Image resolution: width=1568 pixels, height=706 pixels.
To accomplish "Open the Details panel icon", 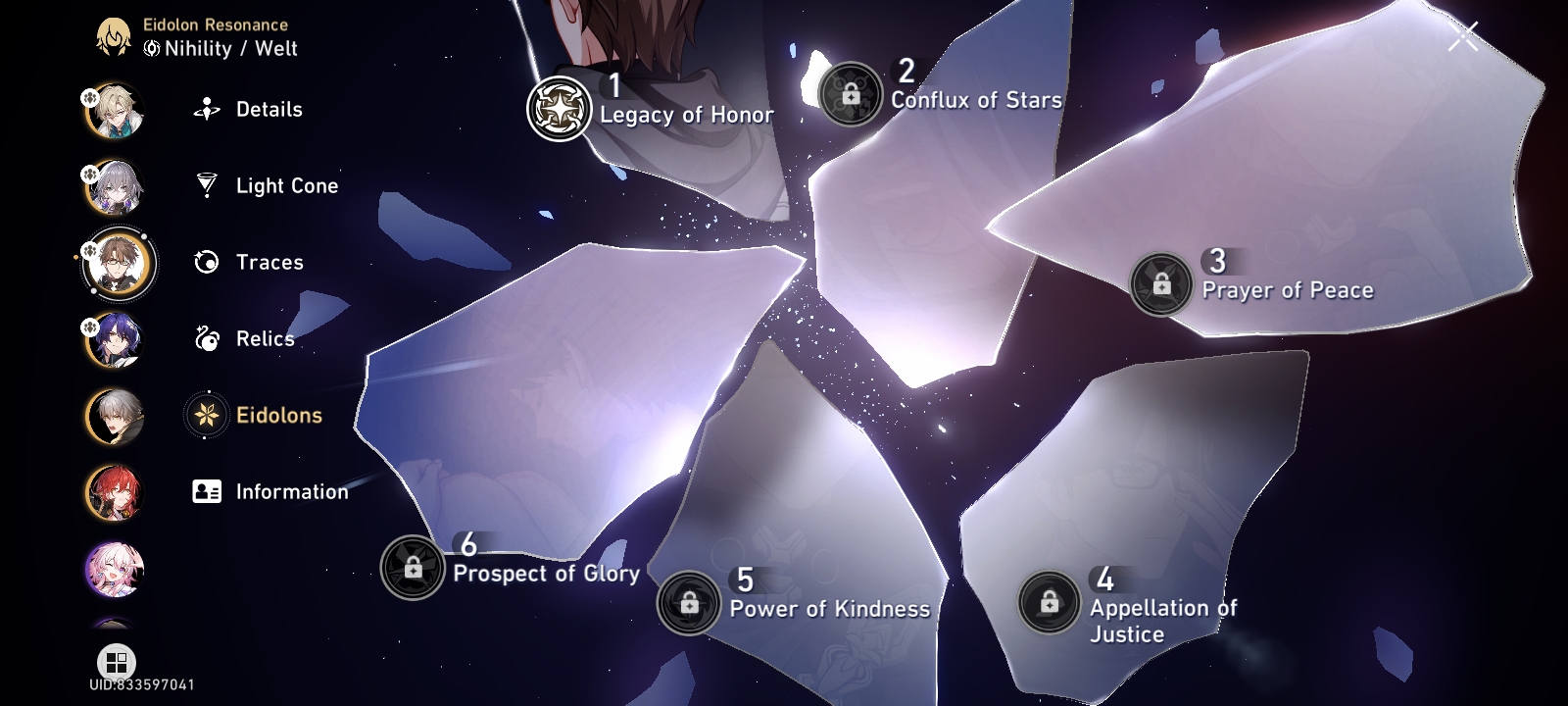I will pos(206,110).
